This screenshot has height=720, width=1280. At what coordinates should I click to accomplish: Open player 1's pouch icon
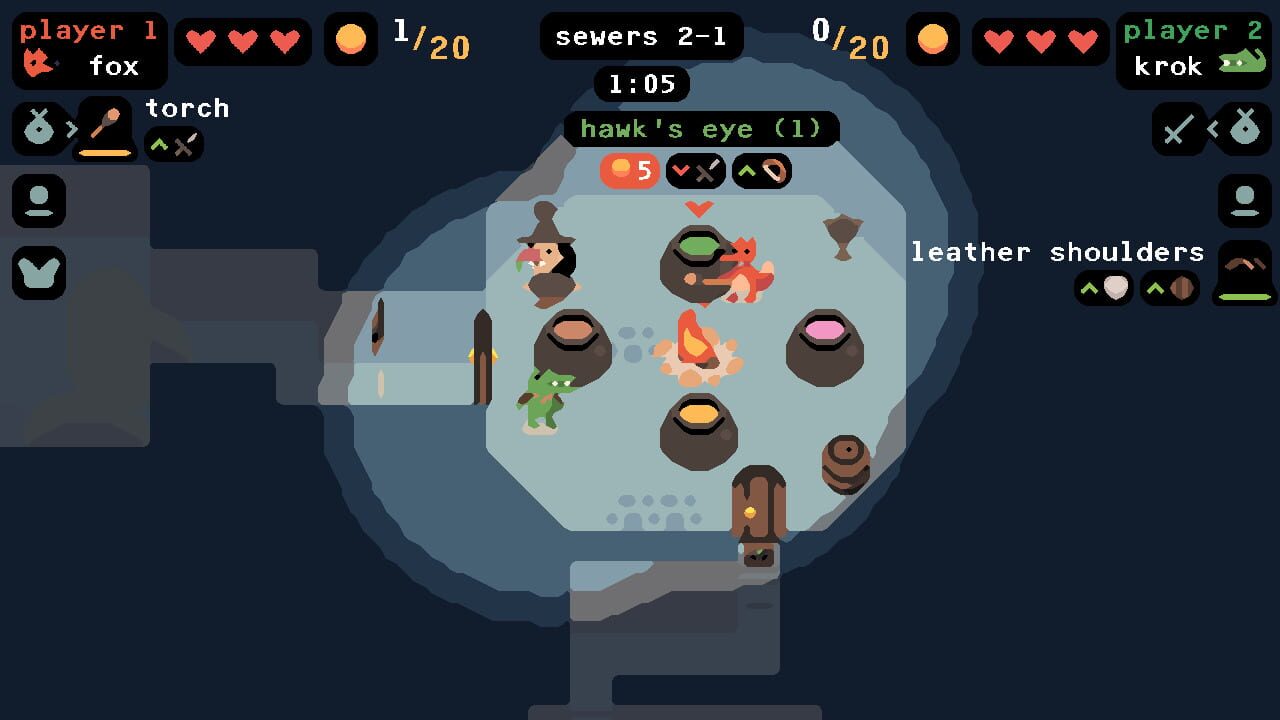pyautogui.click(x=38, y=128)
